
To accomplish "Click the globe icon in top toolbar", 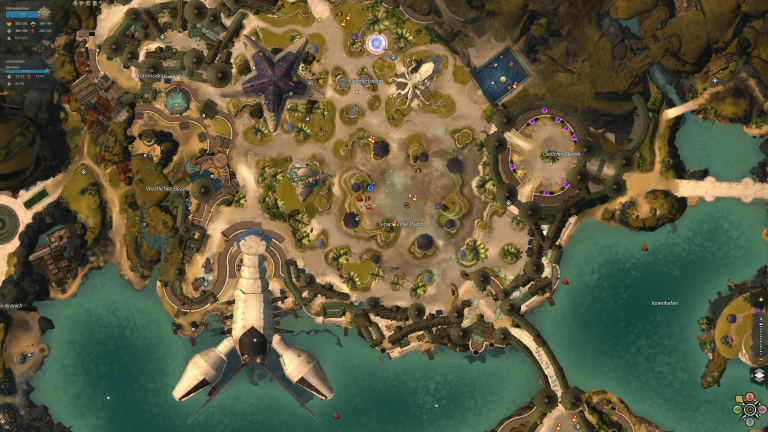I will coord(75,3).
